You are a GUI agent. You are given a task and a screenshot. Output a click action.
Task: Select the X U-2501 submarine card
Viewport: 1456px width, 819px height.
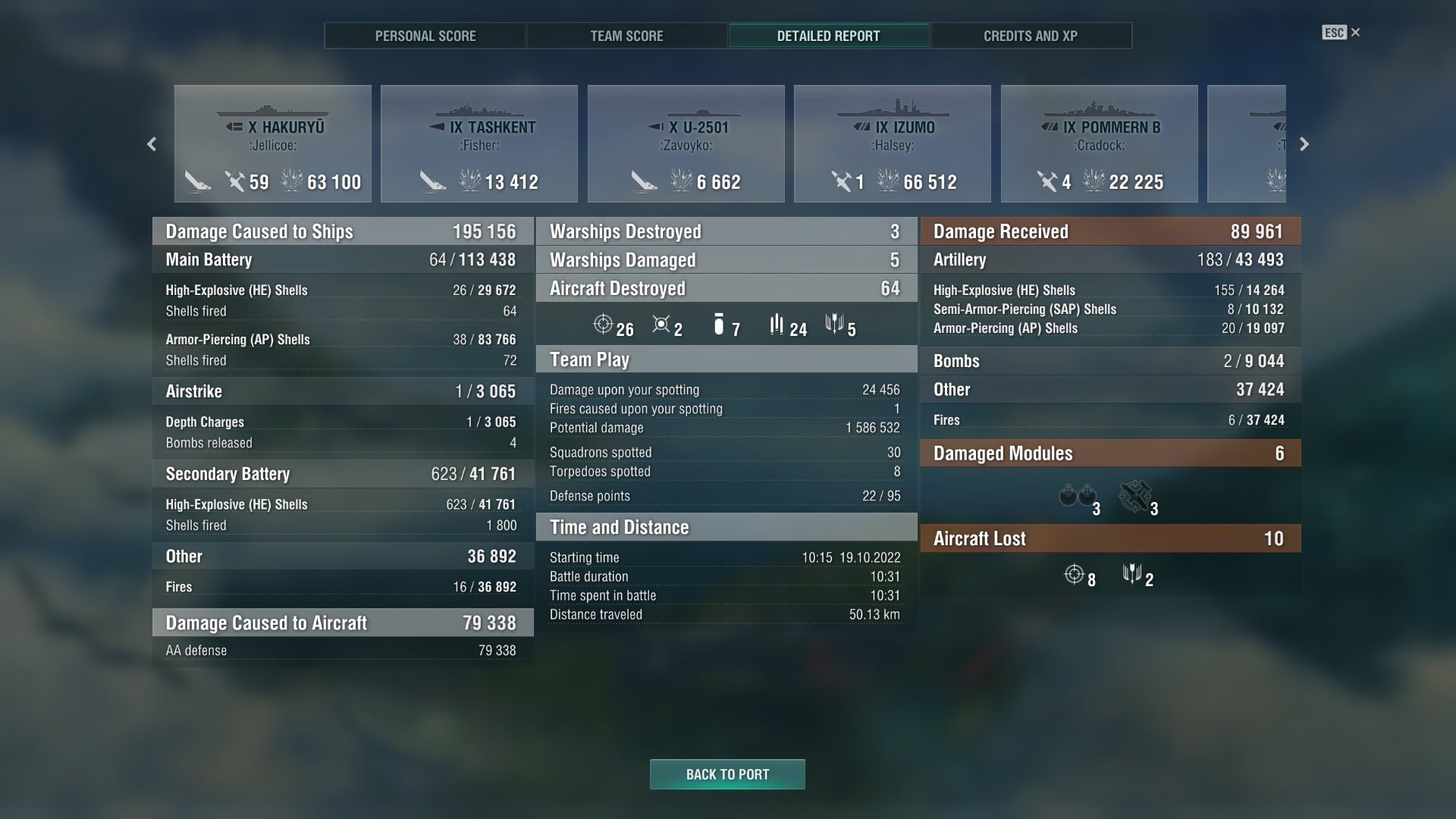tap(686, 144)
